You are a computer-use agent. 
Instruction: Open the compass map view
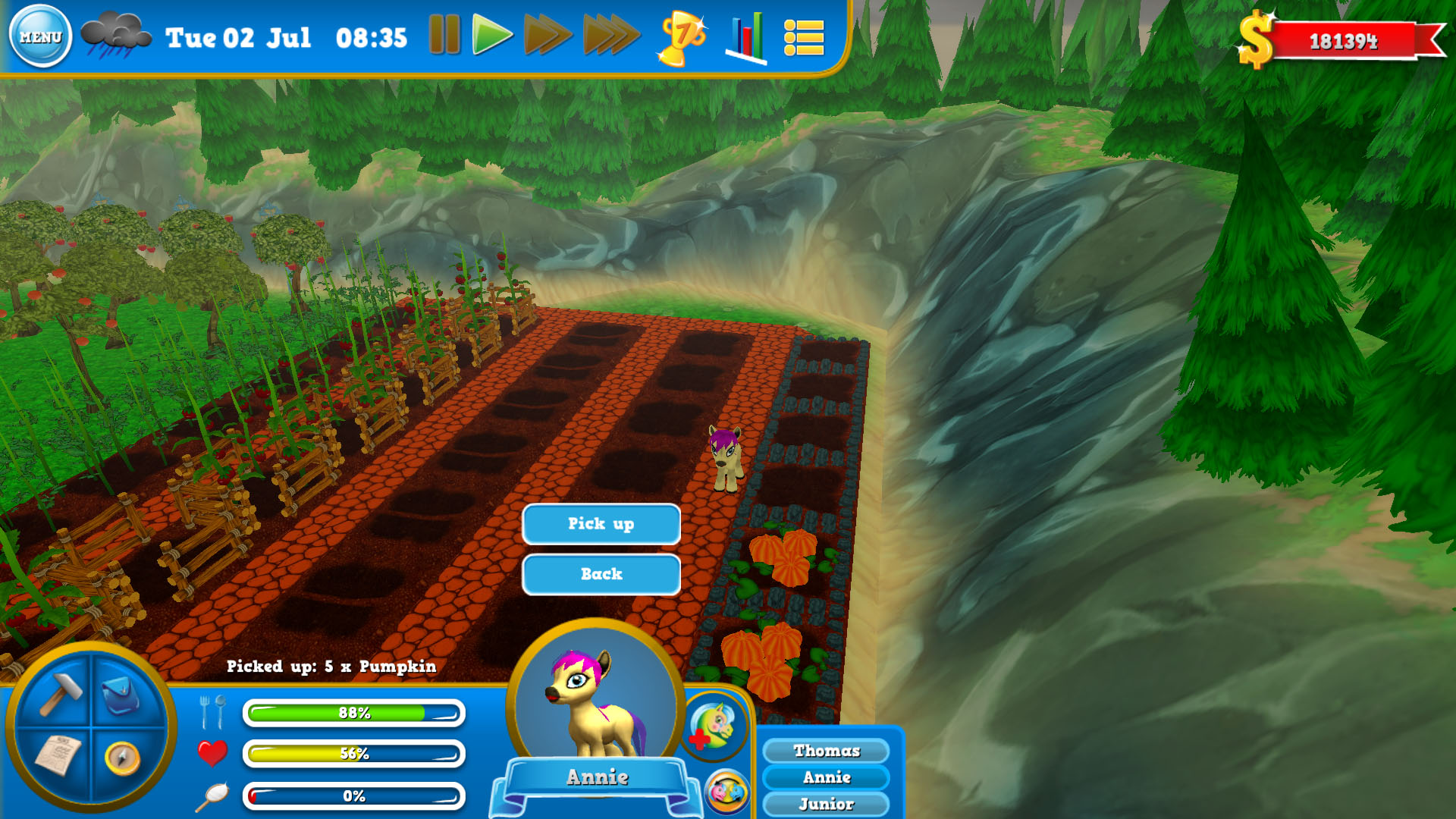coord(124,758)
